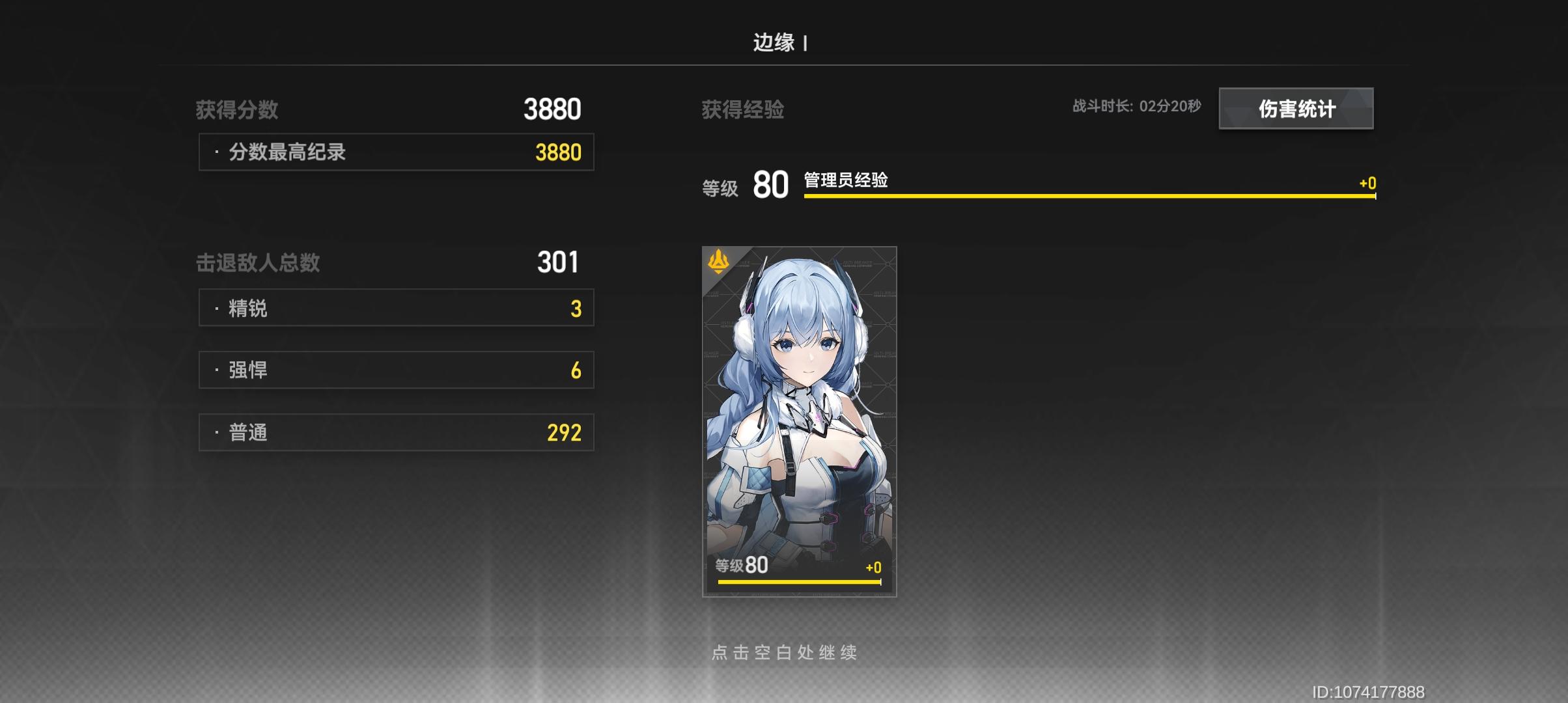
Task: Select the score value 3880
Action: coord(551,109)
